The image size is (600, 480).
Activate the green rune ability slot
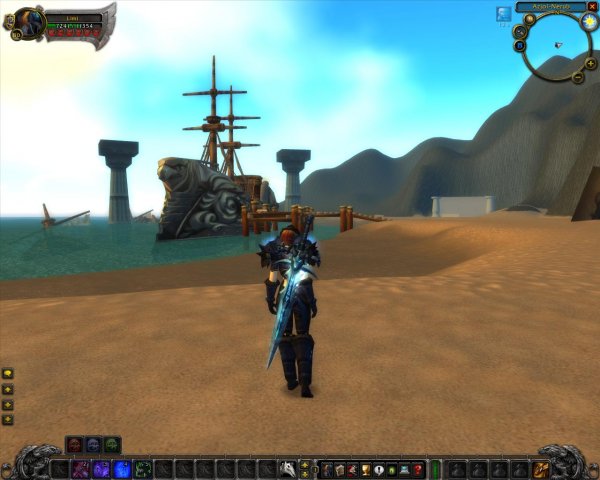tap(143, 469)
